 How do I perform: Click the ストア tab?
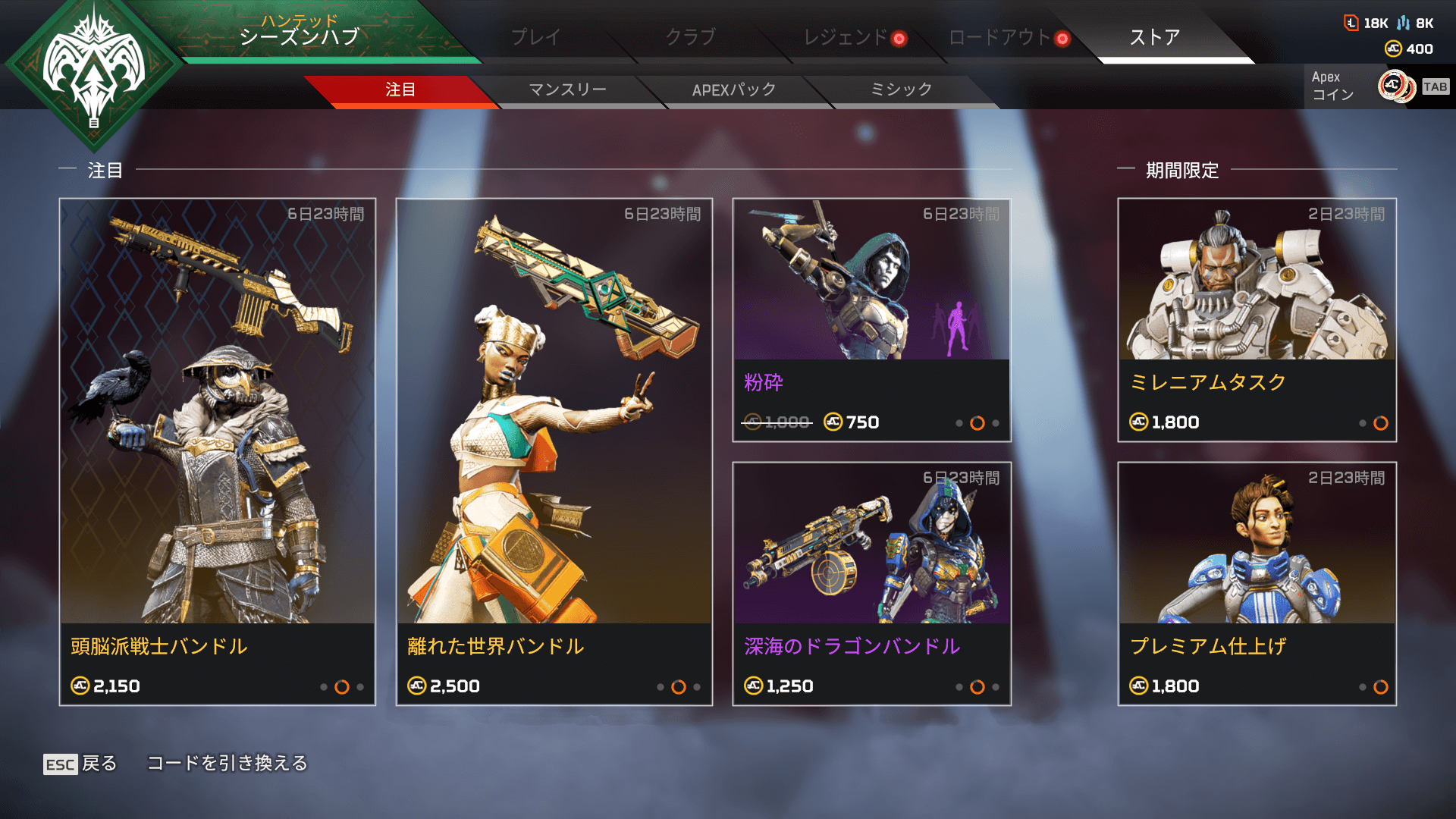1154,36
